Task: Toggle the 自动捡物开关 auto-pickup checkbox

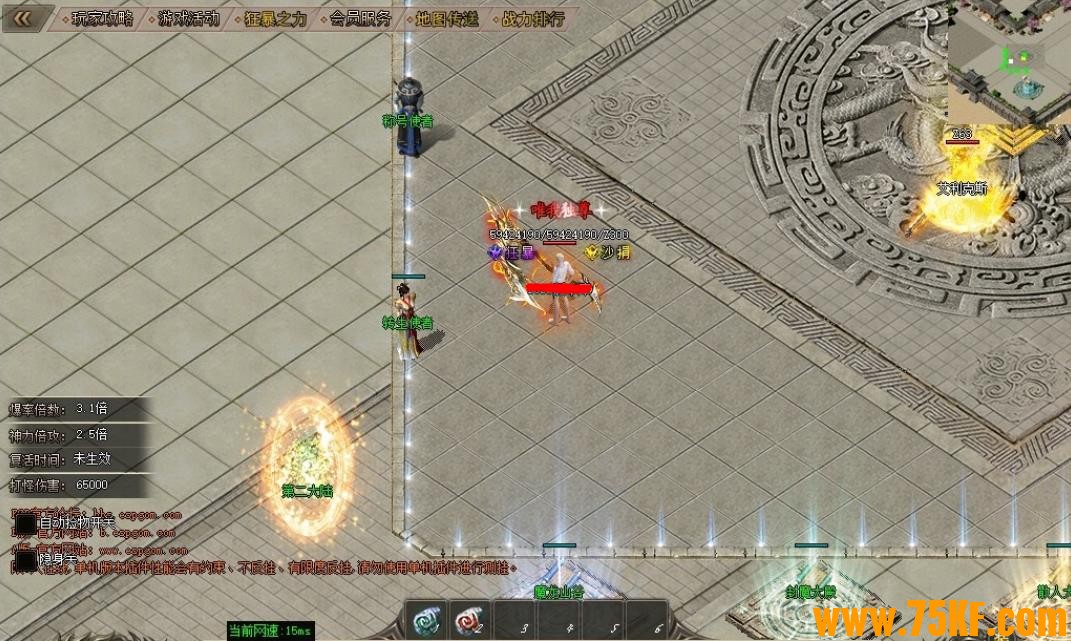Action: [x=25, y=523]
